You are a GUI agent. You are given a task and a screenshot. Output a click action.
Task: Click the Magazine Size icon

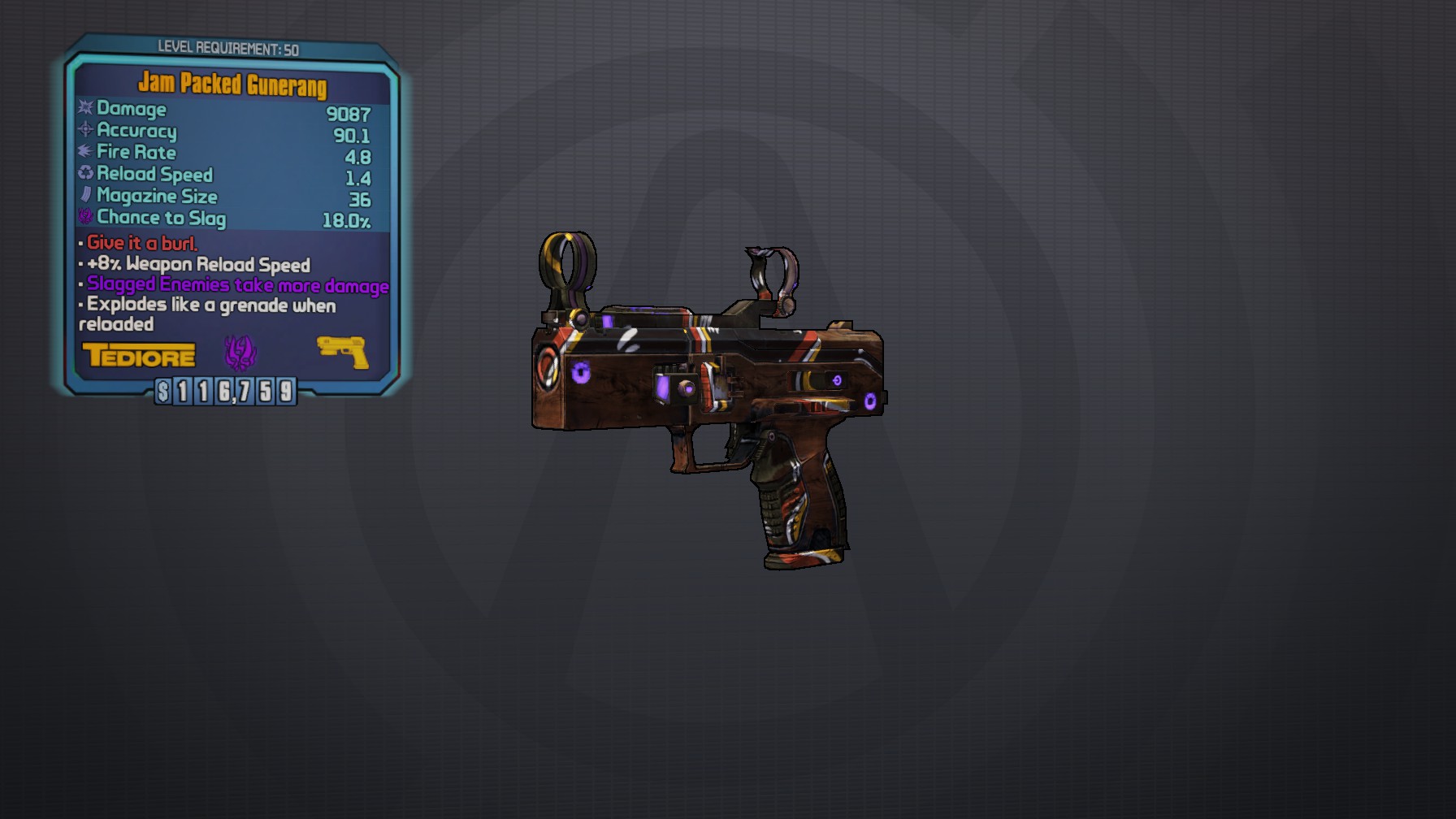tap(84, 196)
